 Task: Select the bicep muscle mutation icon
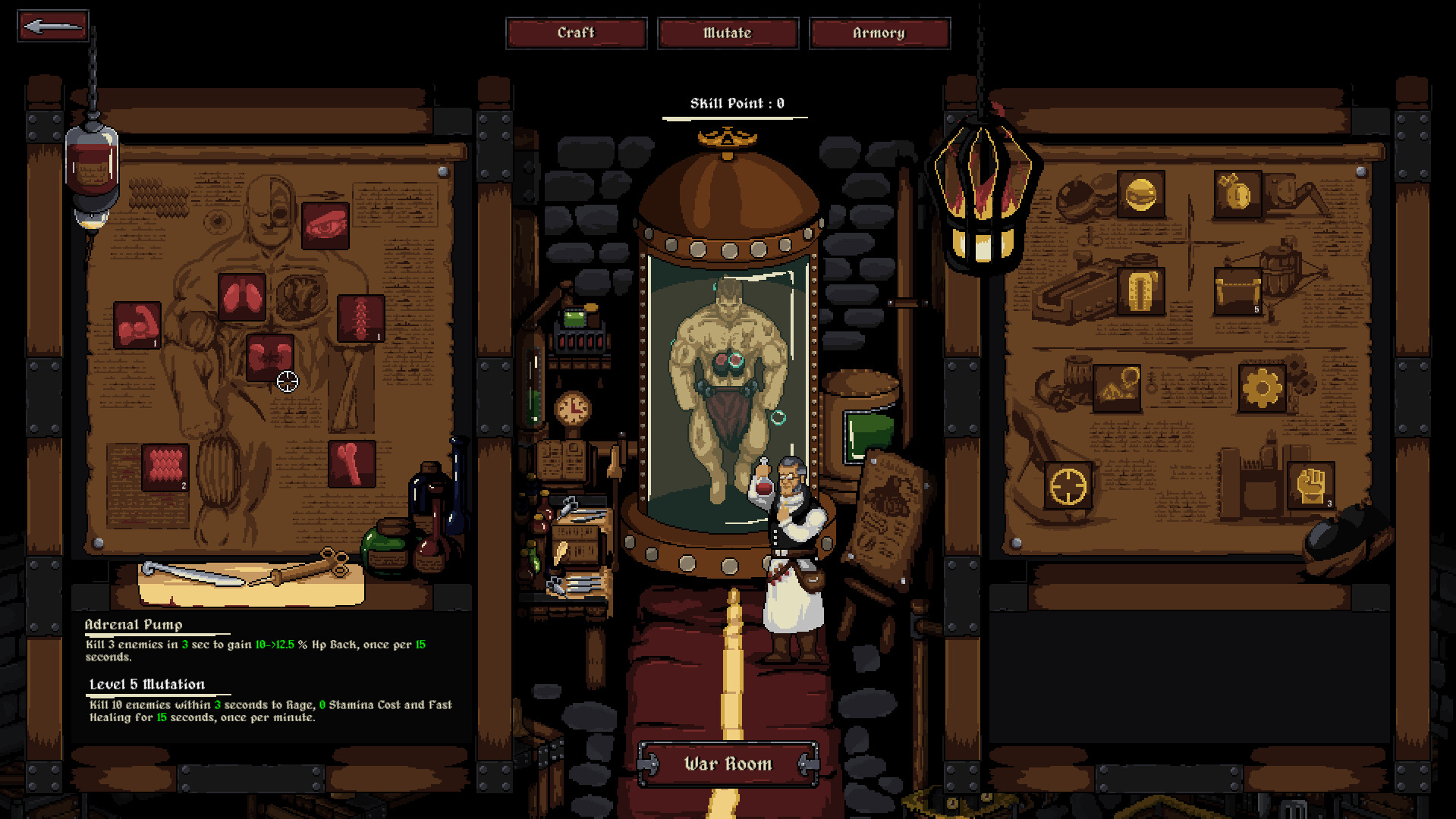click(x=137, y=325)
